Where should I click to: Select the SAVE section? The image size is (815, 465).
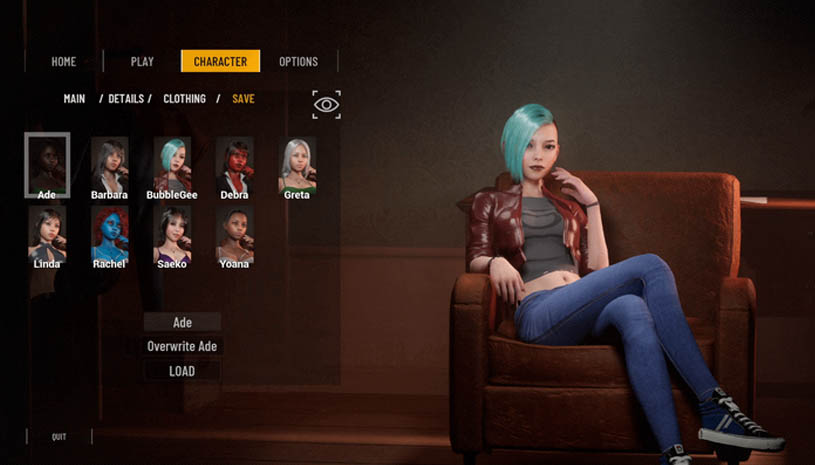coord(243,99)
